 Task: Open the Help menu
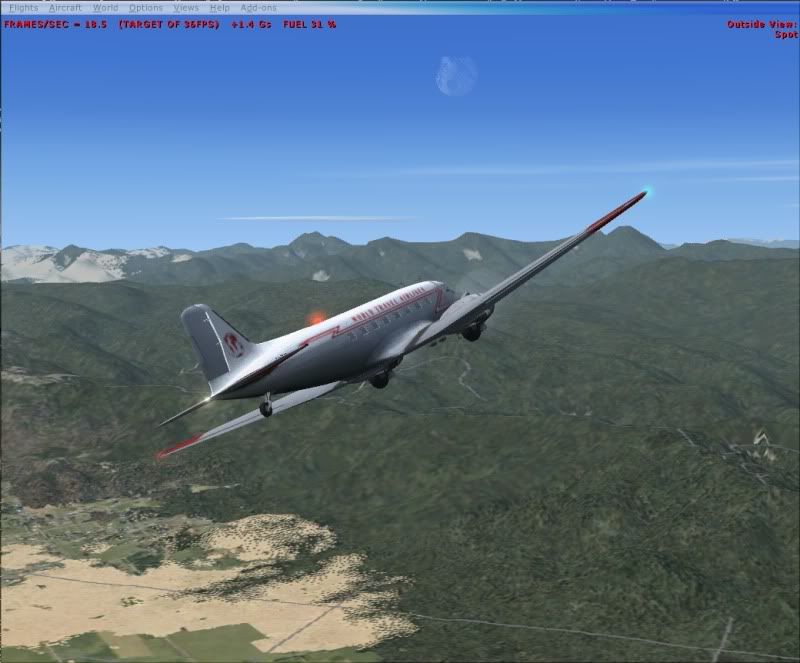(x=219, y=8)
